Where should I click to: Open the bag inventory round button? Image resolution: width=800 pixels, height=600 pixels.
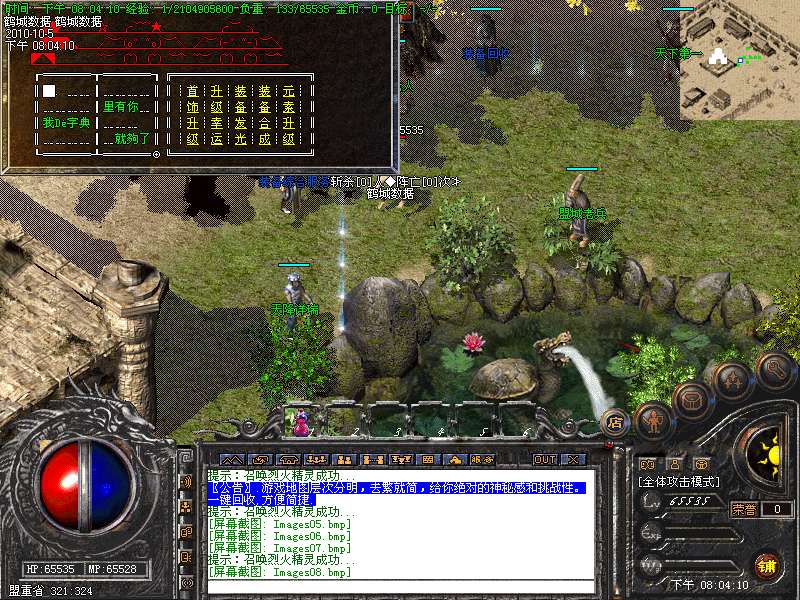691,400
